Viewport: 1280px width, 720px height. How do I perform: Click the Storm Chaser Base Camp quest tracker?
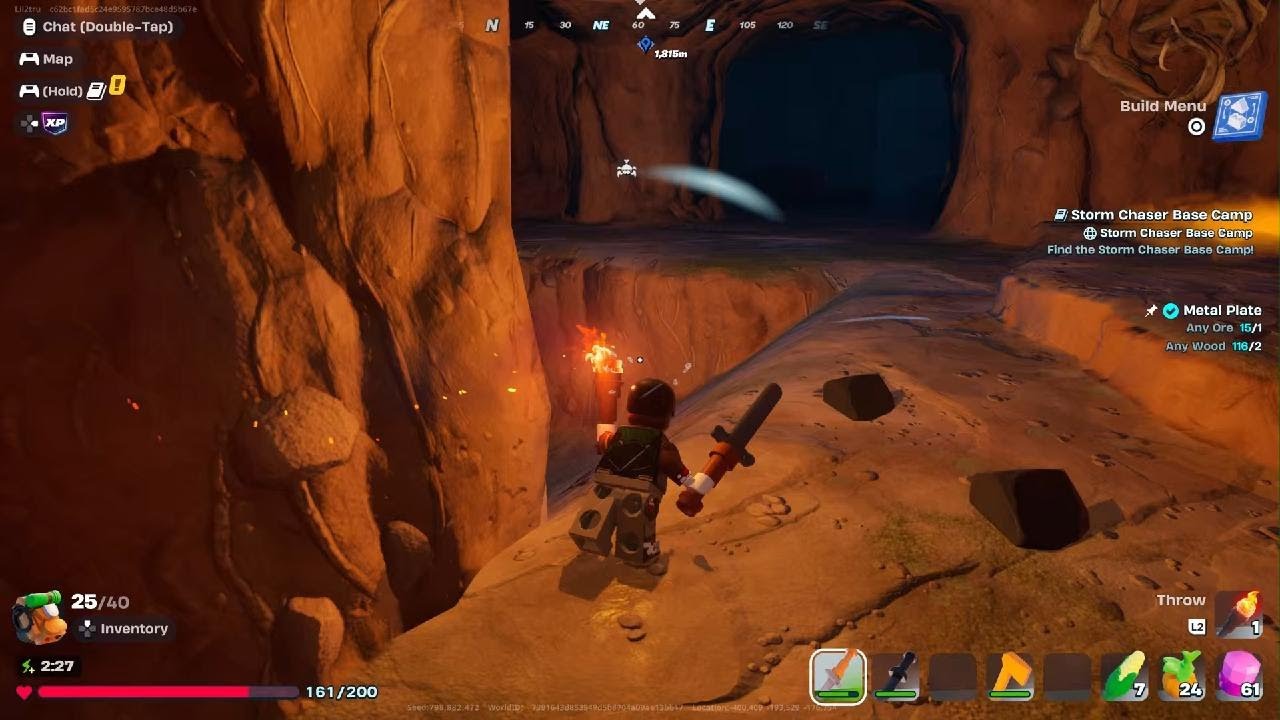(1160, 215)
